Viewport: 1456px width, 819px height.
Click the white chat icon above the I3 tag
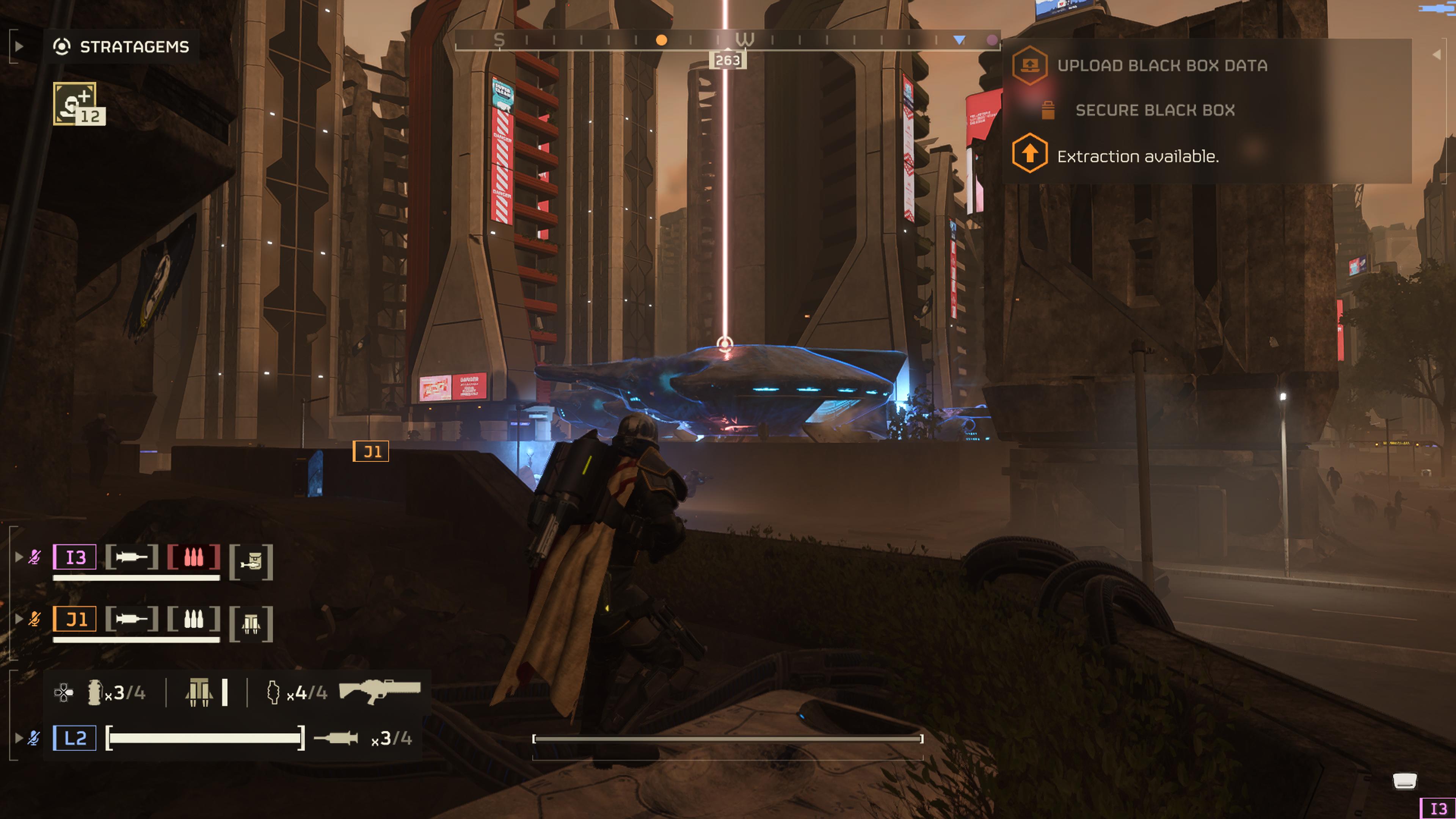click(1404, 781)
